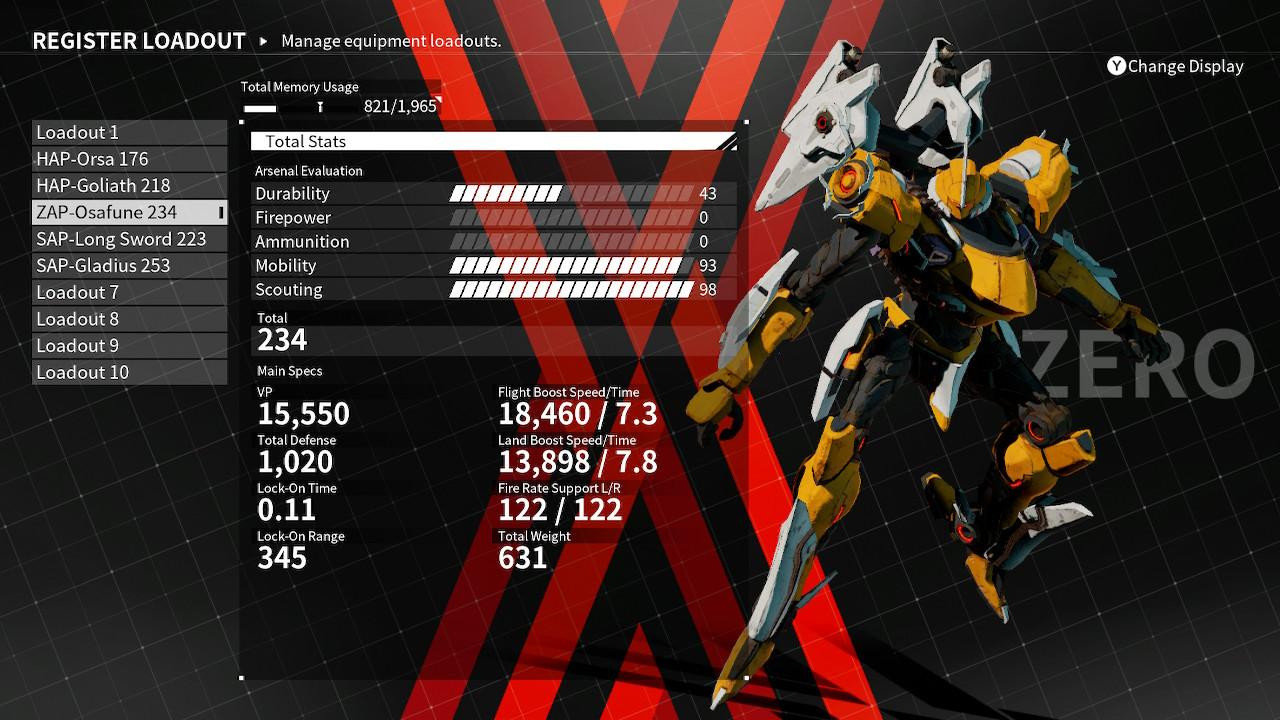1280x720 pixels.
Task: Toggle the Change Display option
Action: pos(1175,67)
